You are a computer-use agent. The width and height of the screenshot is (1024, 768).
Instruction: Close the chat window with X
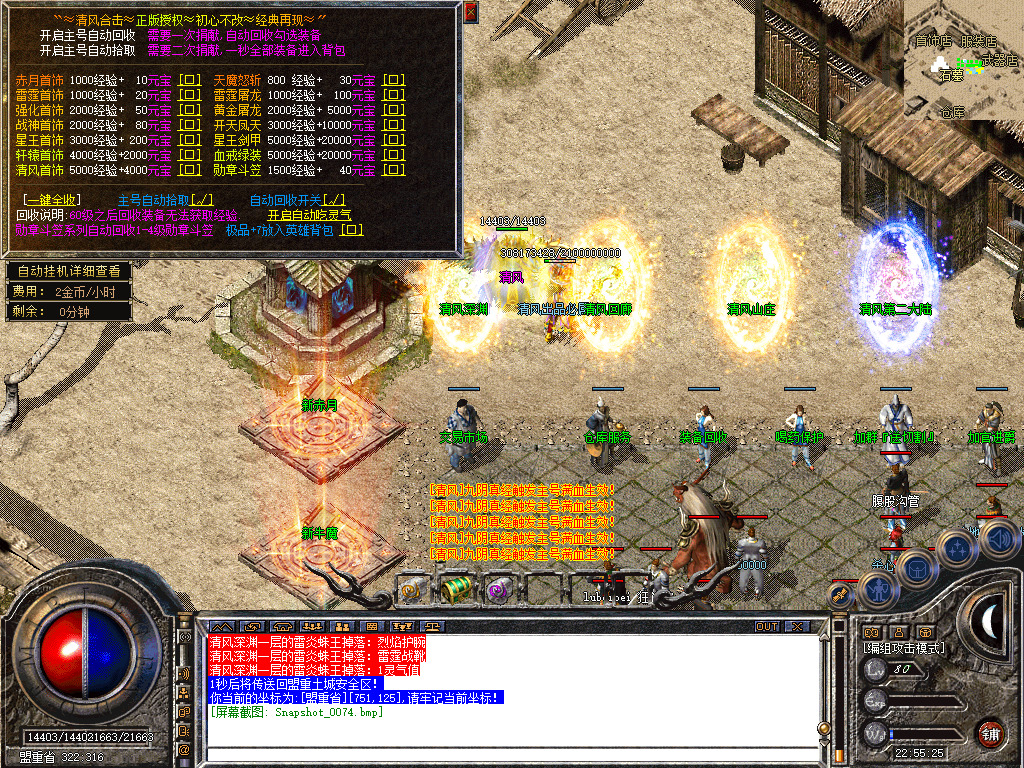(797, 626)
